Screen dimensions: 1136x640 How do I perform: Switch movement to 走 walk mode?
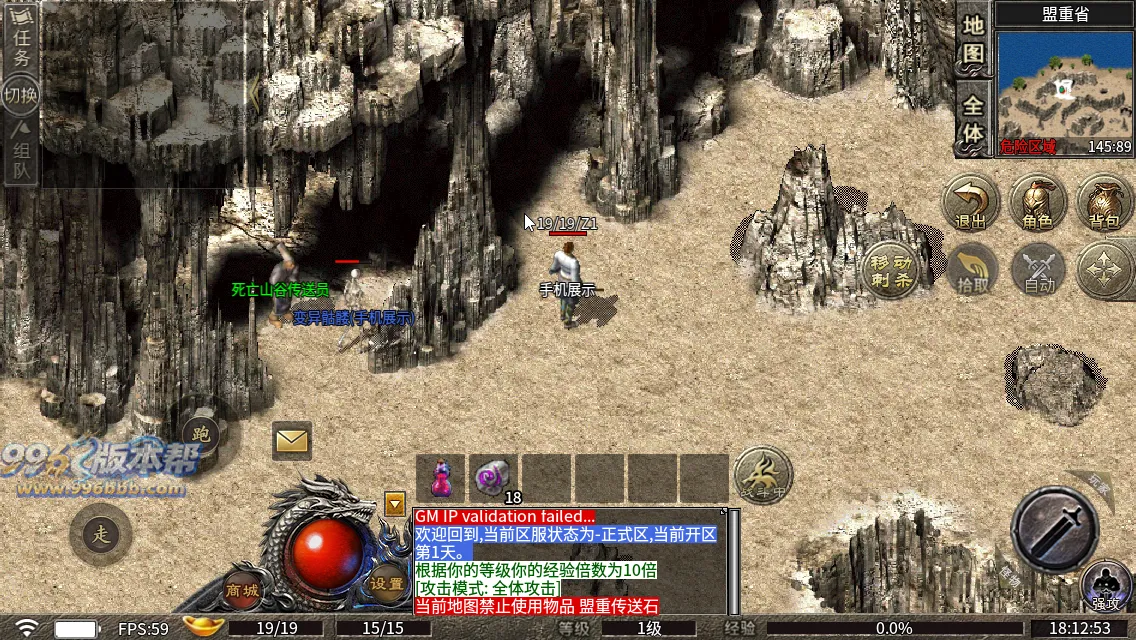pyautogui.click(x=100, y=532)
